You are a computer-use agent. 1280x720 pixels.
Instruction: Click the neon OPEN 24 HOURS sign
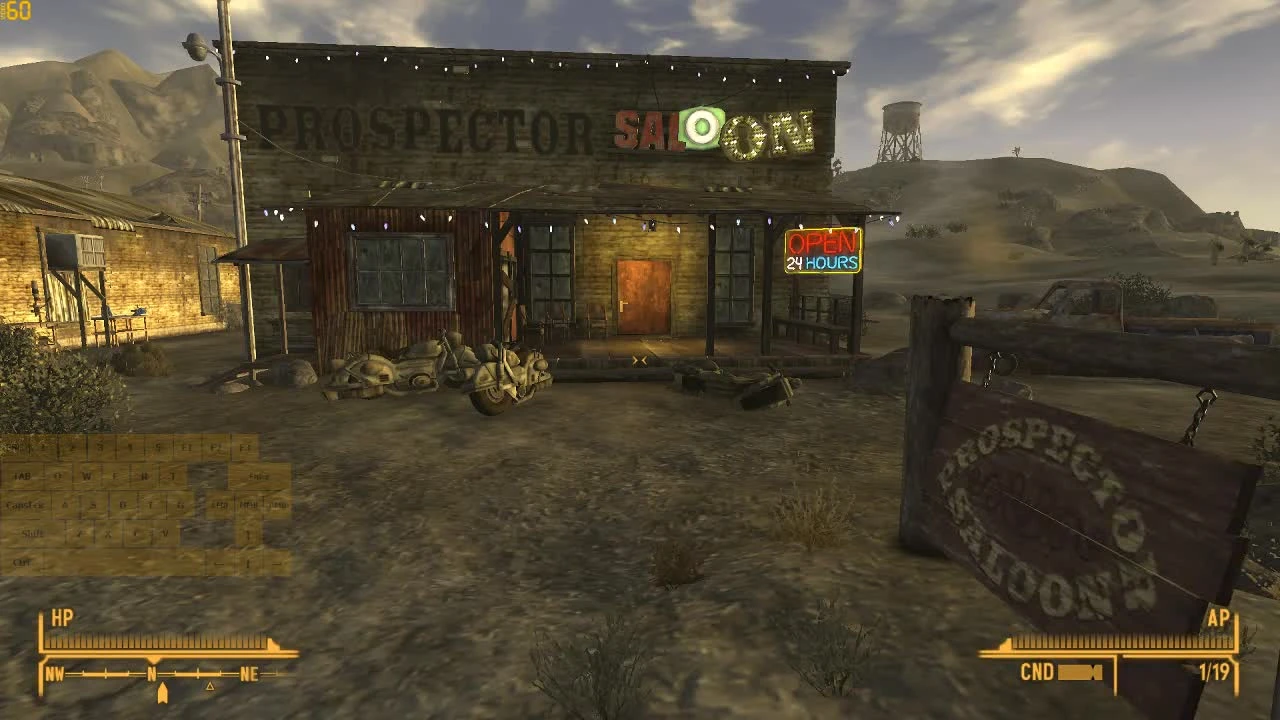click(821, 252)
